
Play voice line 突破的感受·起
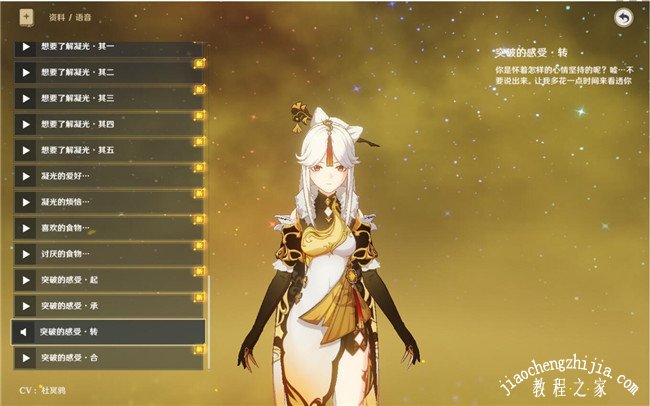point(108,281)
